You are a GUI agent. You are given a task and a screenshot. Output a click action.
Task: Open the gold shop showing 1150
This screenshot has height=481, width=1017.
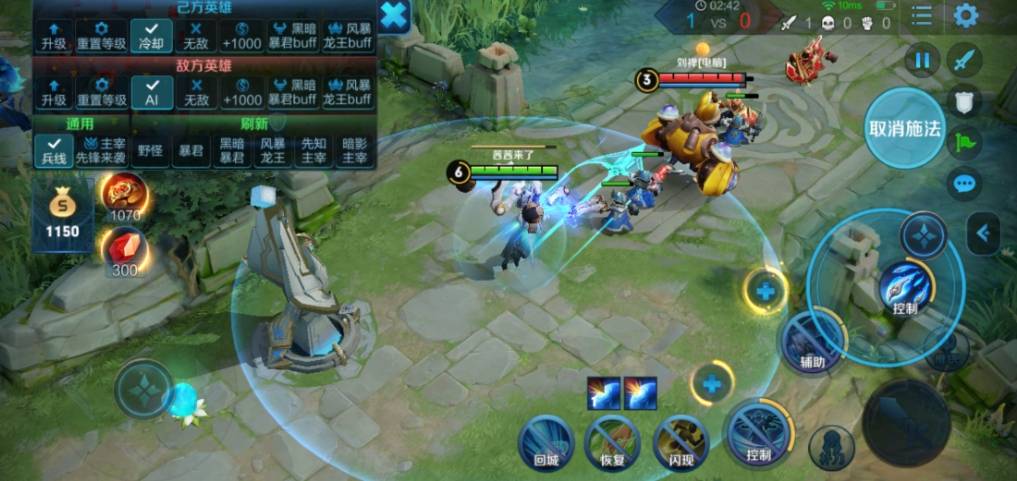pos(62,212)
